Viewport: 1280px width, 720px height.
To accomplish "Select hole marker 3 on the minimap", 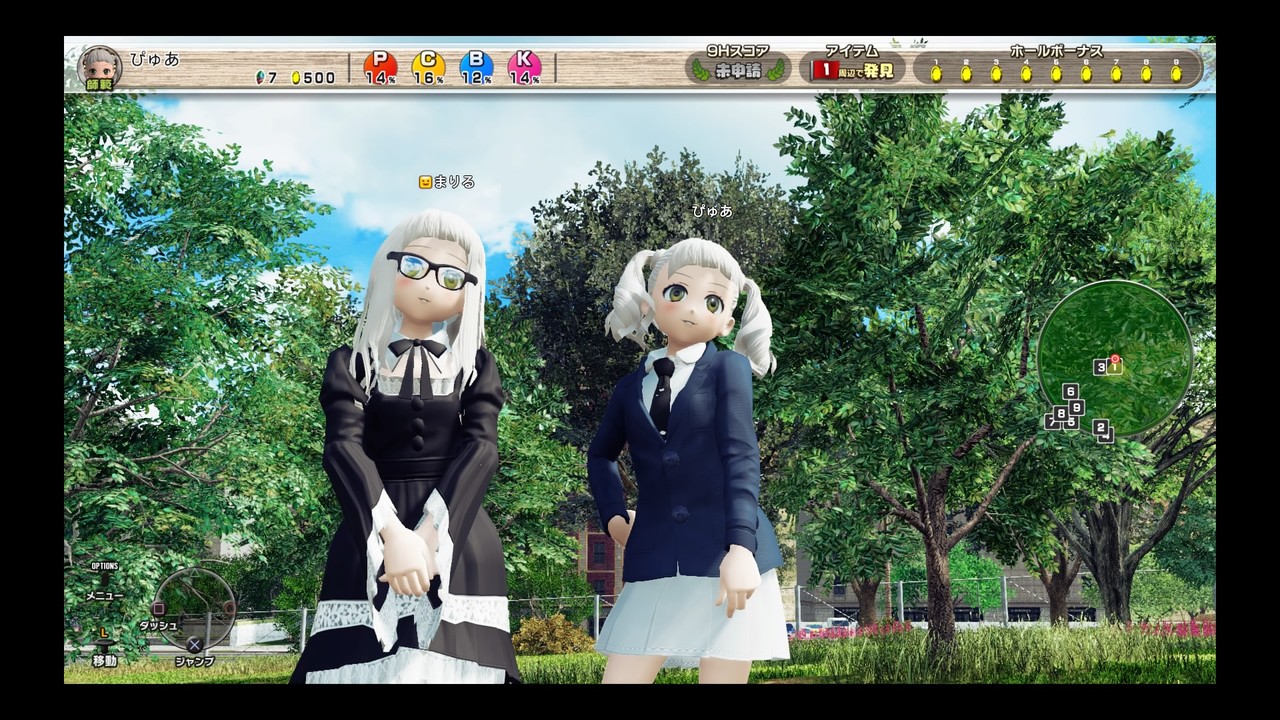I will coord(1100,367).
